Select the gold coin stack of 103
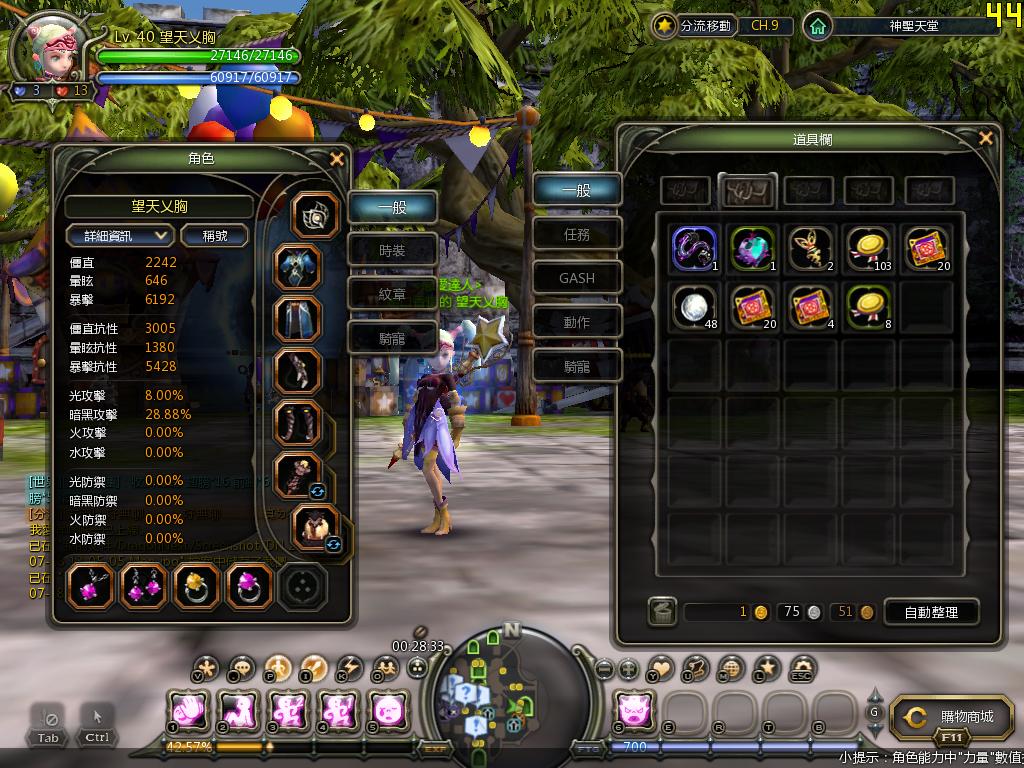Screen dimensions: 1024x768 [x=868, y=248]
